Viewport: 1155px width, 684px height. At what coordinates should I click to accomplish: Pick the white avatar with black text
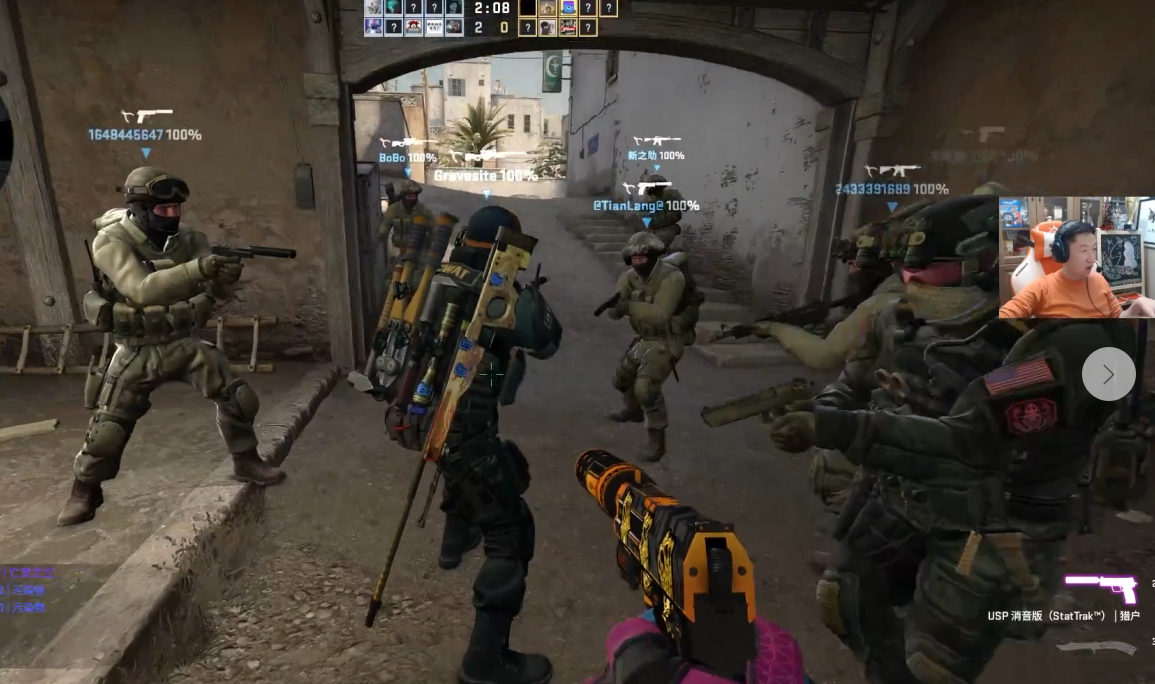434,27
